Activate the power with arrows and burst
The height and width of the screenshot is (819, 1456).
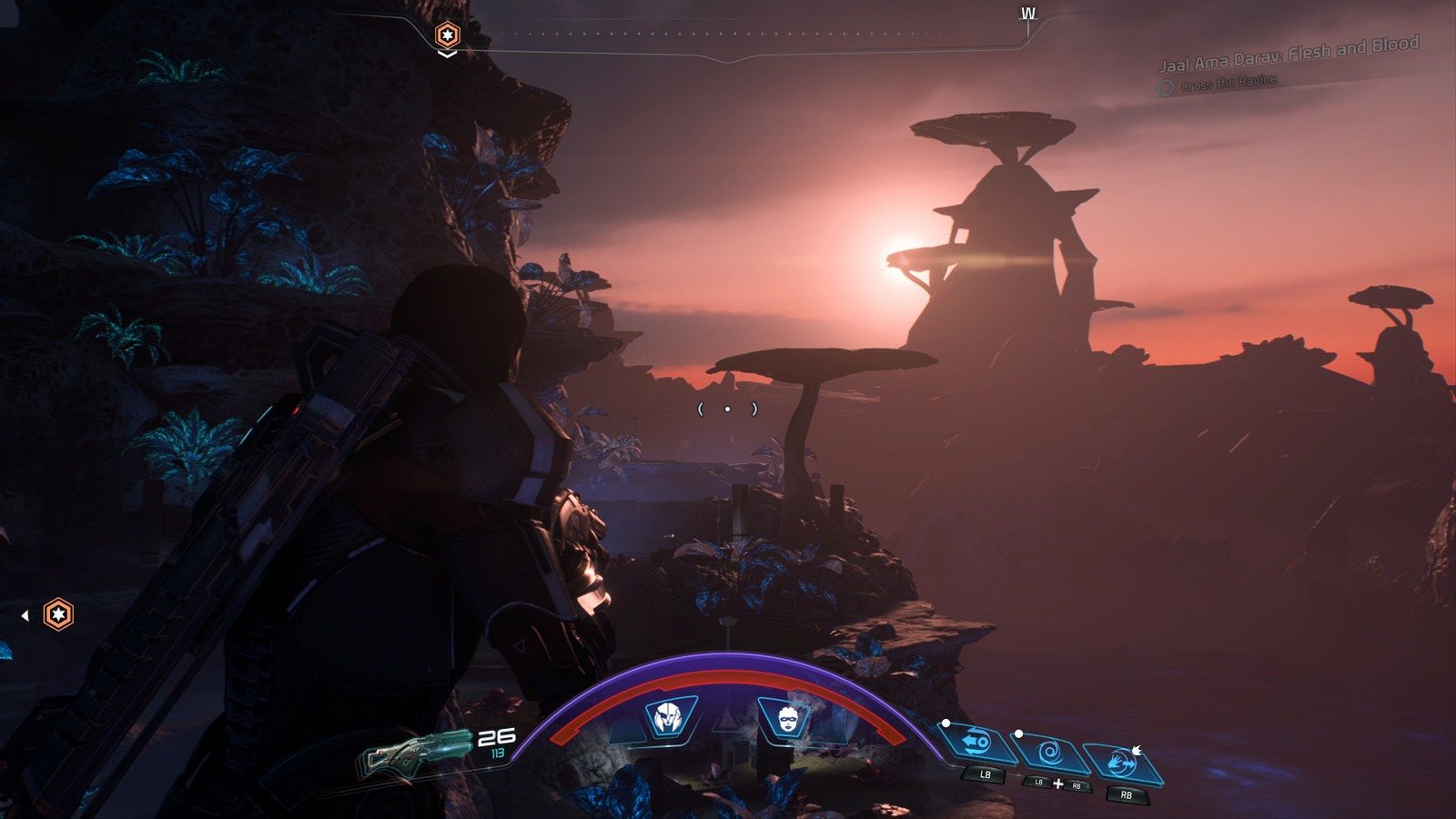tap(1126, 763)
